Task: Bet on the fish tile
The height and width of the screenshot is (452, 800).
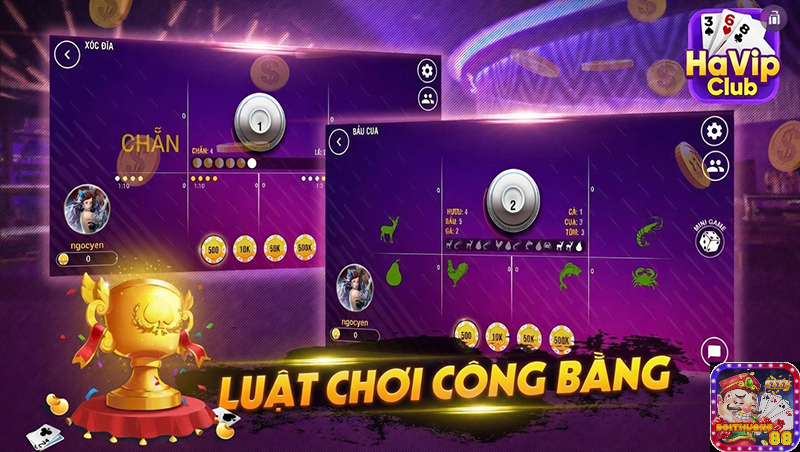Action: coord(569,273)
